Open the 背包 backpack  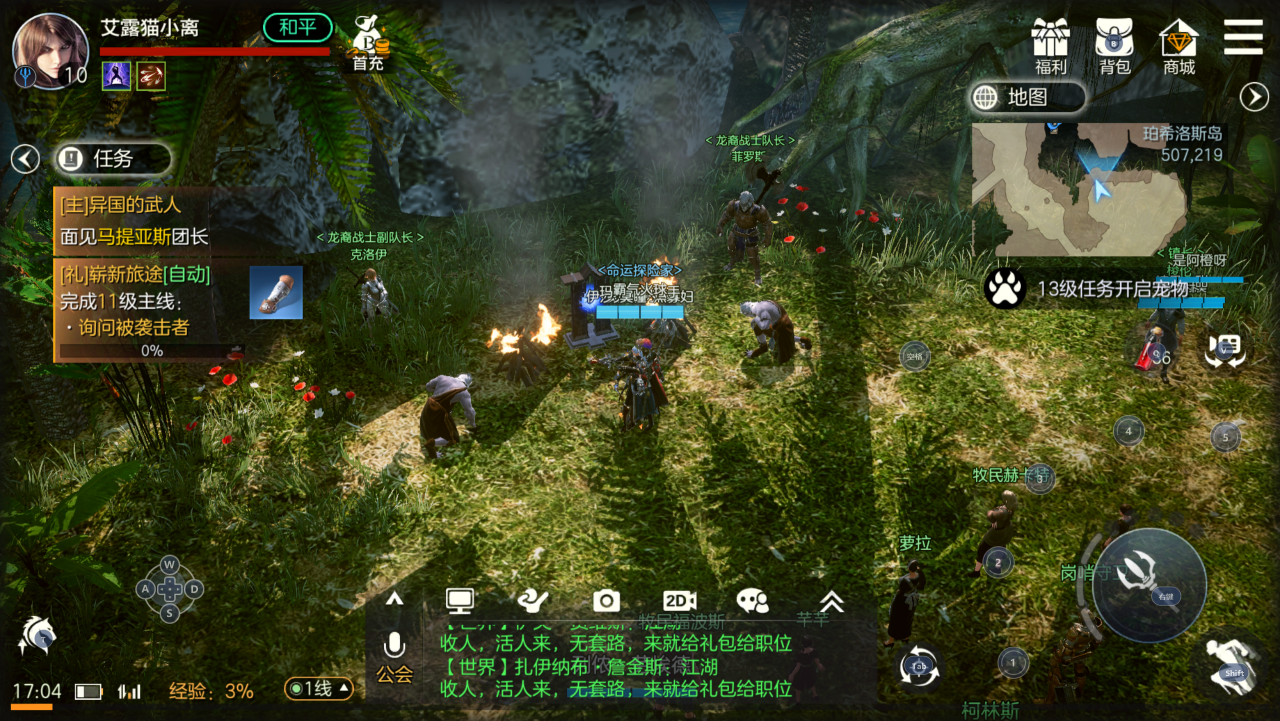[x=1114, y=46]
